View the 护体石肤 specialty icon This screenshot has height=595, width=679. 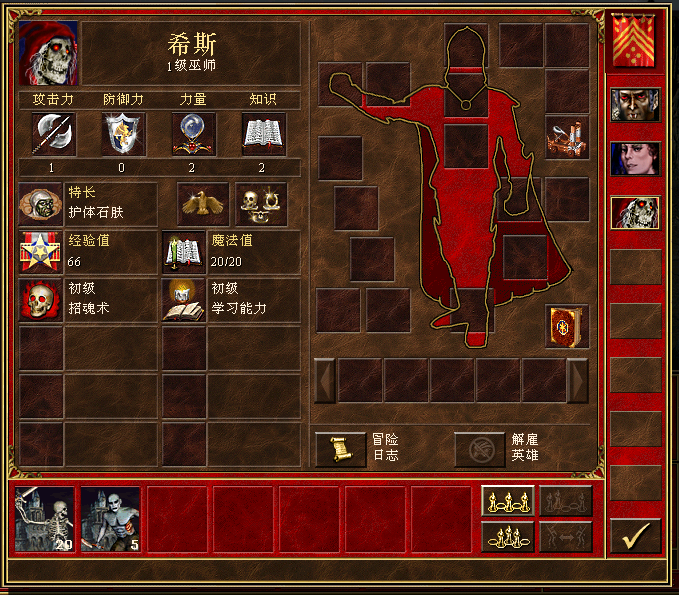click(40, 203)
